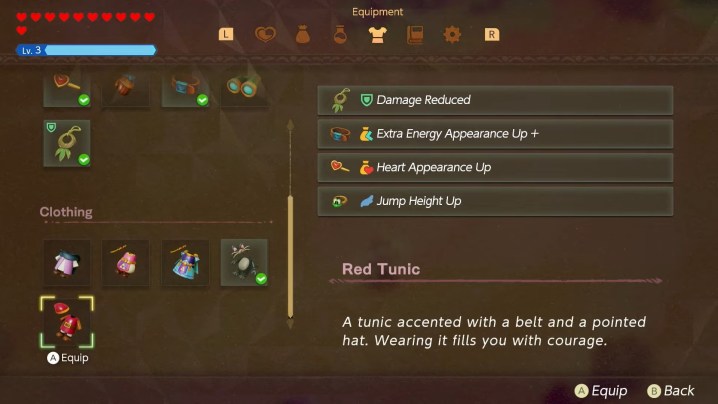Select the Equipment shirt tab
This screenshot has height=404, width=718.
coord(377,35)
